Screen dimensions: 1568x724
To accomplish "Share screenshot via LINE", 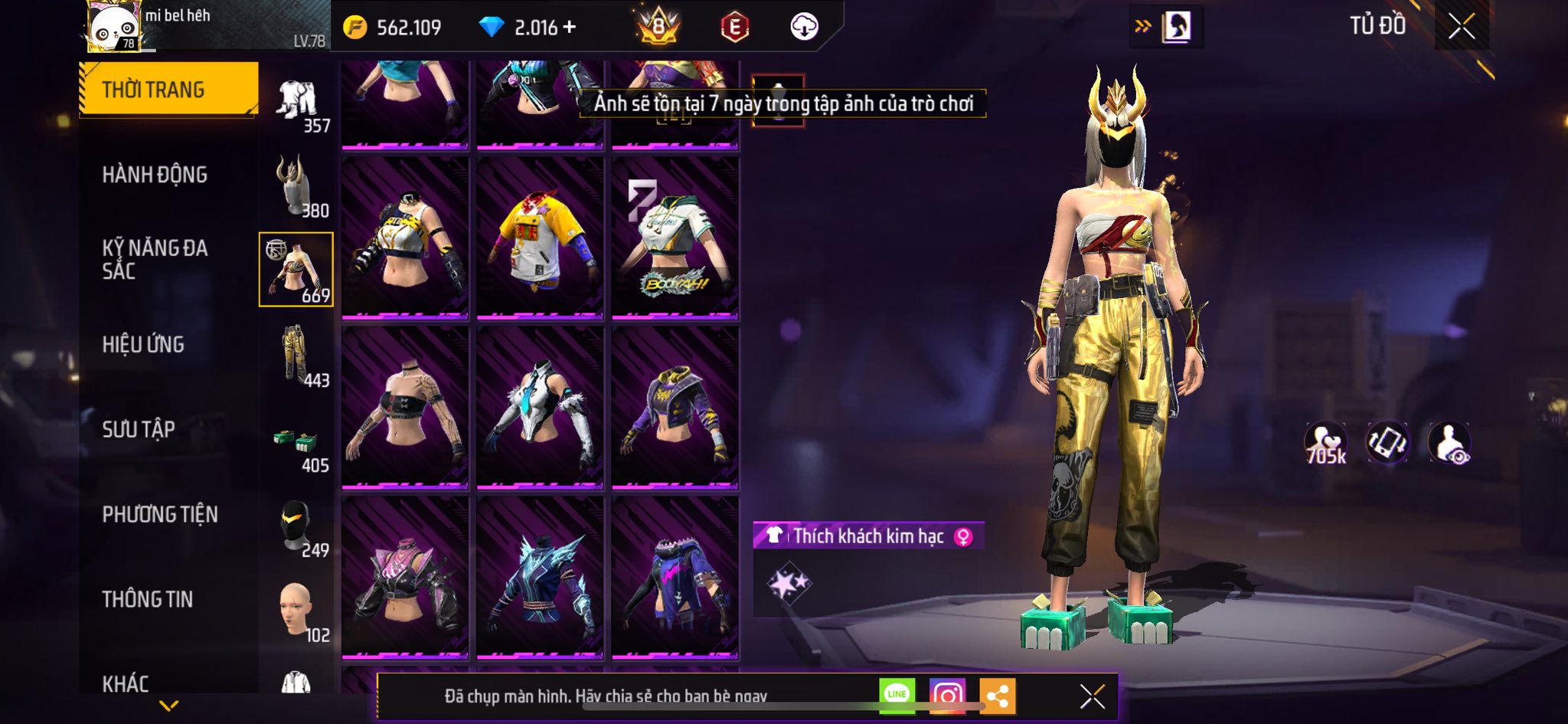I will 897,695.
